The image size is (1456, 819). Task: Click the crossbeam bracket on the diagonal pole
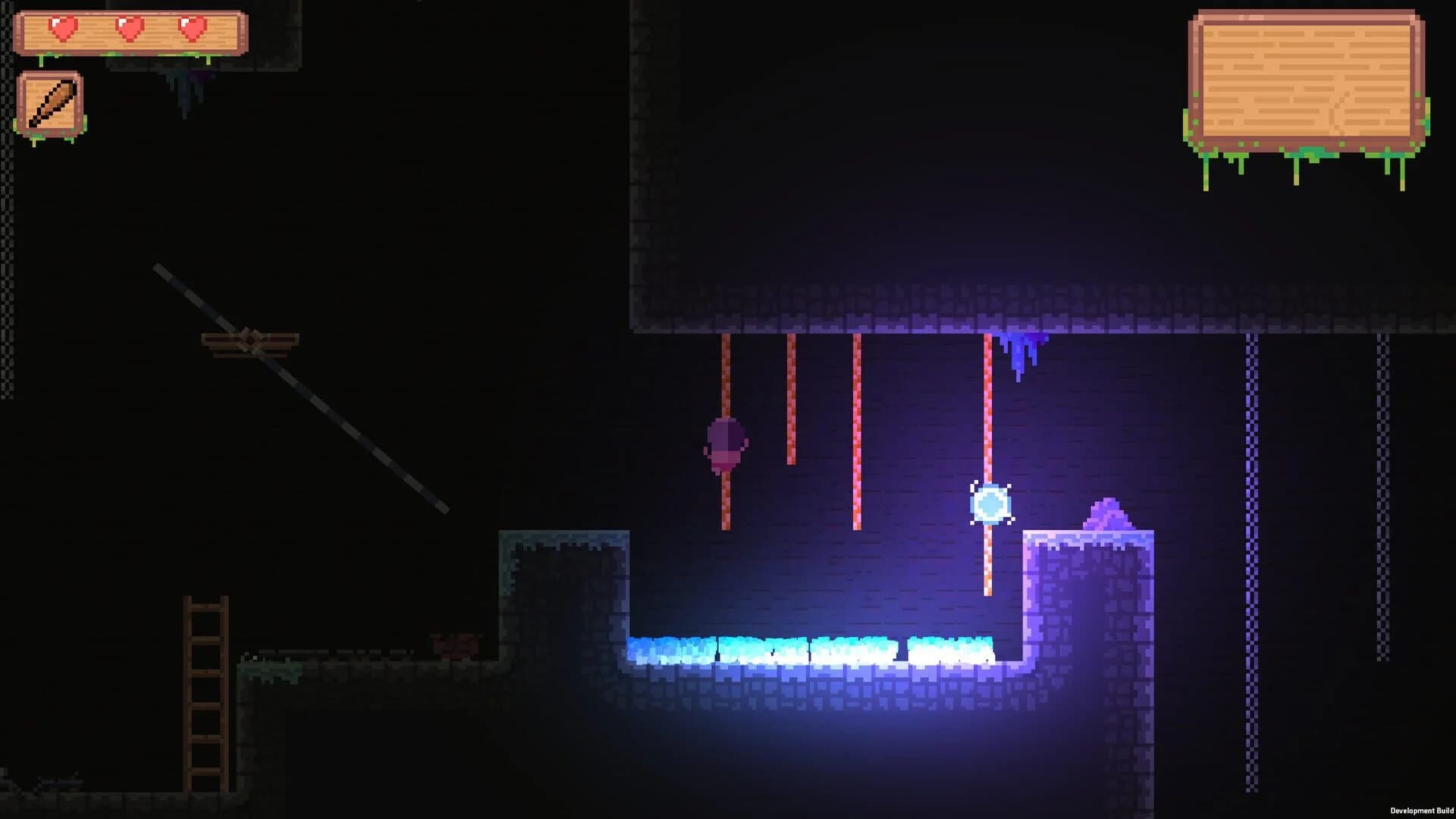(x=250, y=341)
